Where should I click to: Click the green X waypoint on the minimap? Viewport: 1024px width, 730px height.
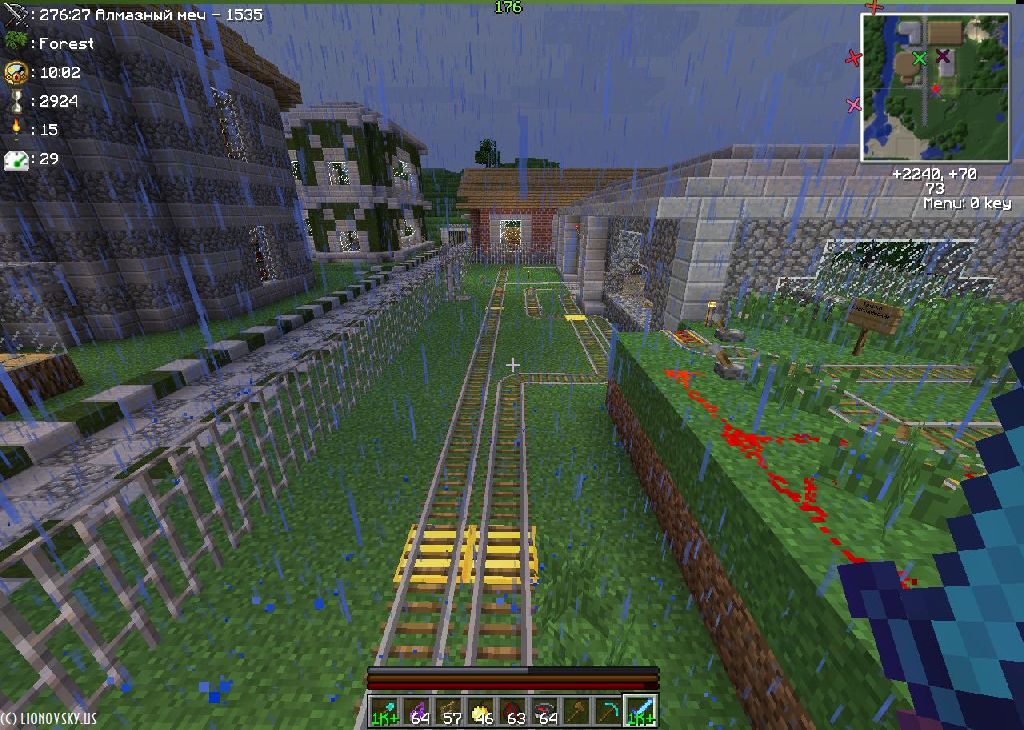coord(919,59)
